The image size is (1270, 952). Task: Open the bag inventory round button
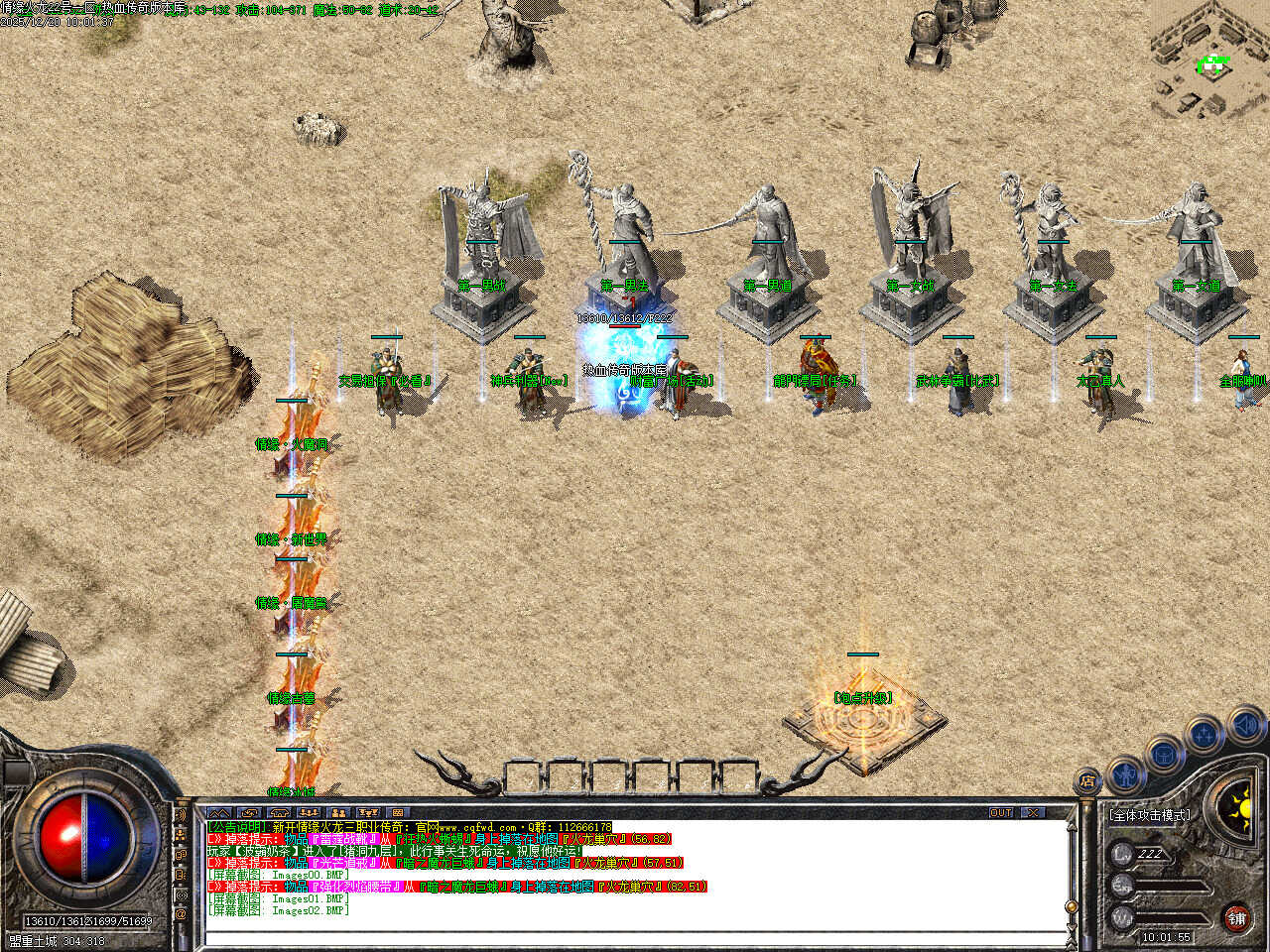pos(1164,753)
